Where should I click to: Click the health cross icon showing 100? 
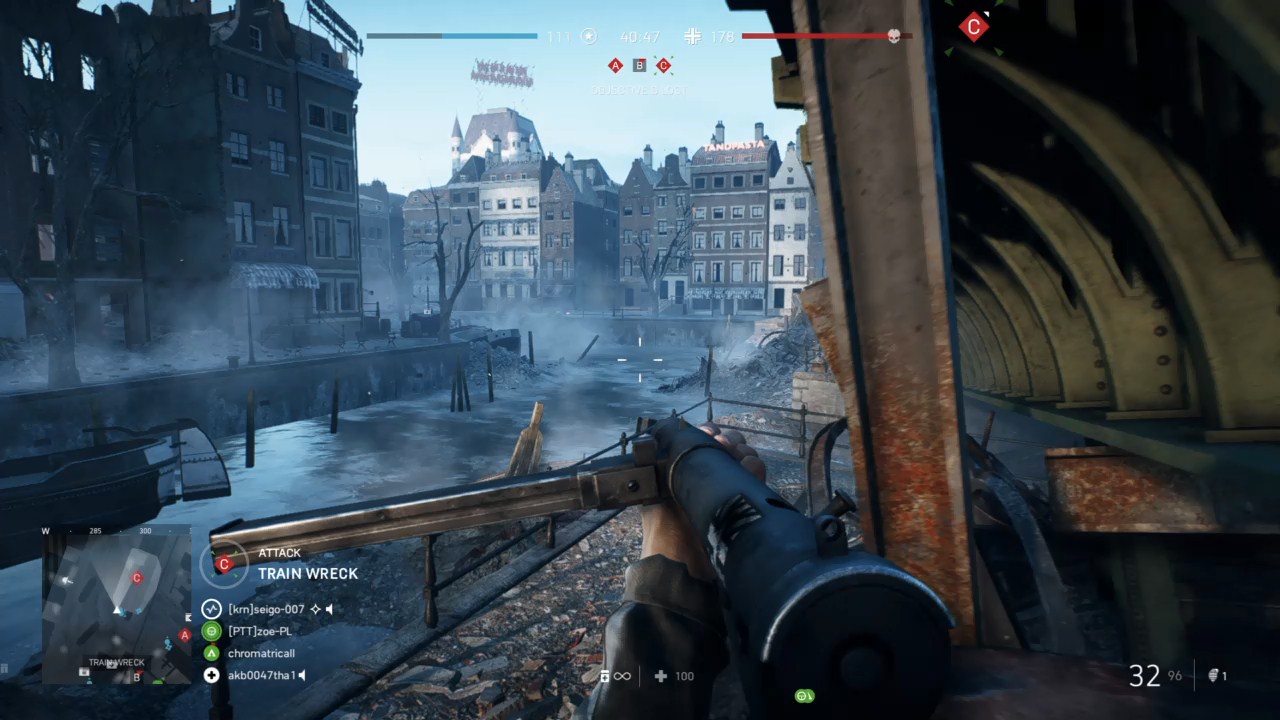point(661,676)
